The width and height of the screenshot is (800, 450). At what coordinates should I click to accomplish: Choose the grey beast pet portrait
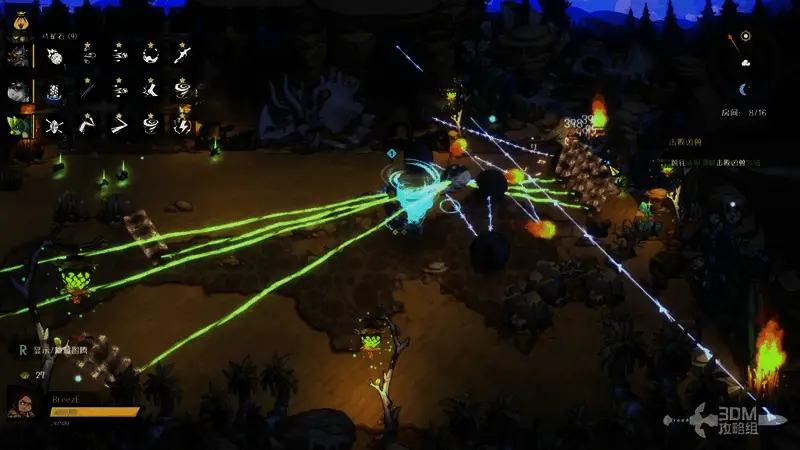click(17, 91)
